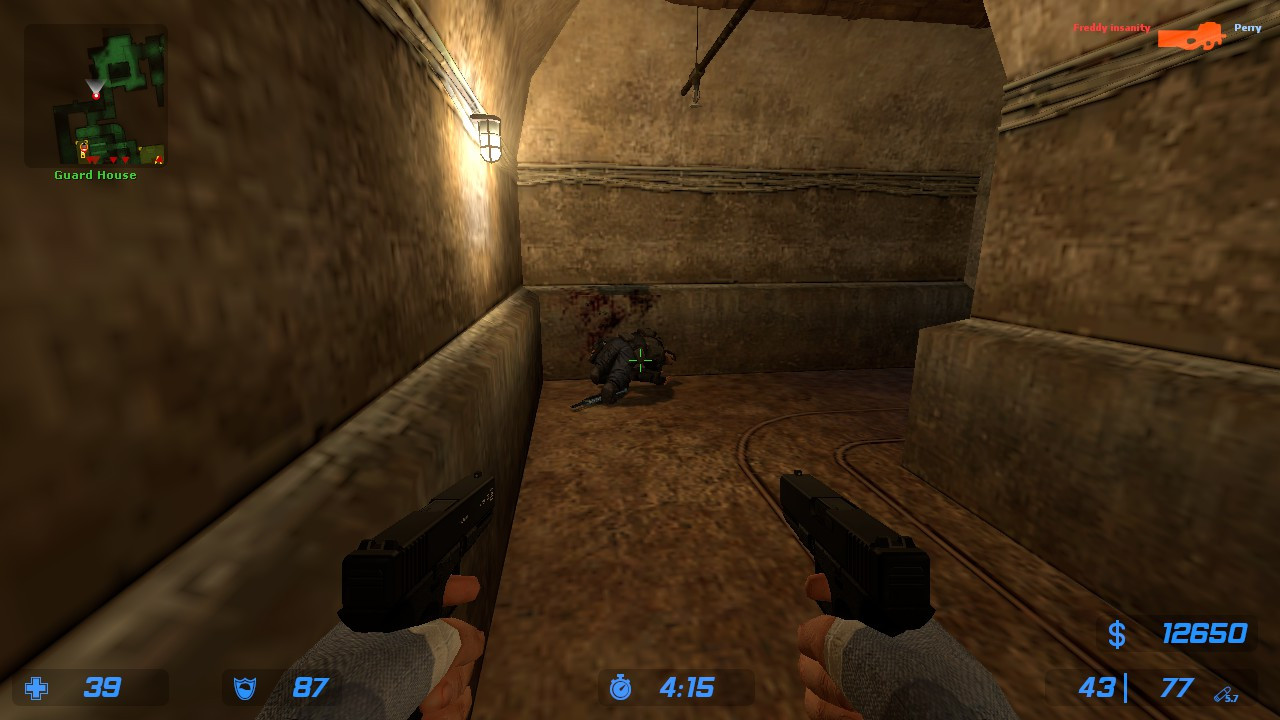This screenshot has width=1280, height=720.
Task: Click the Guard House label under the minimap
Action: click(94, 174)
